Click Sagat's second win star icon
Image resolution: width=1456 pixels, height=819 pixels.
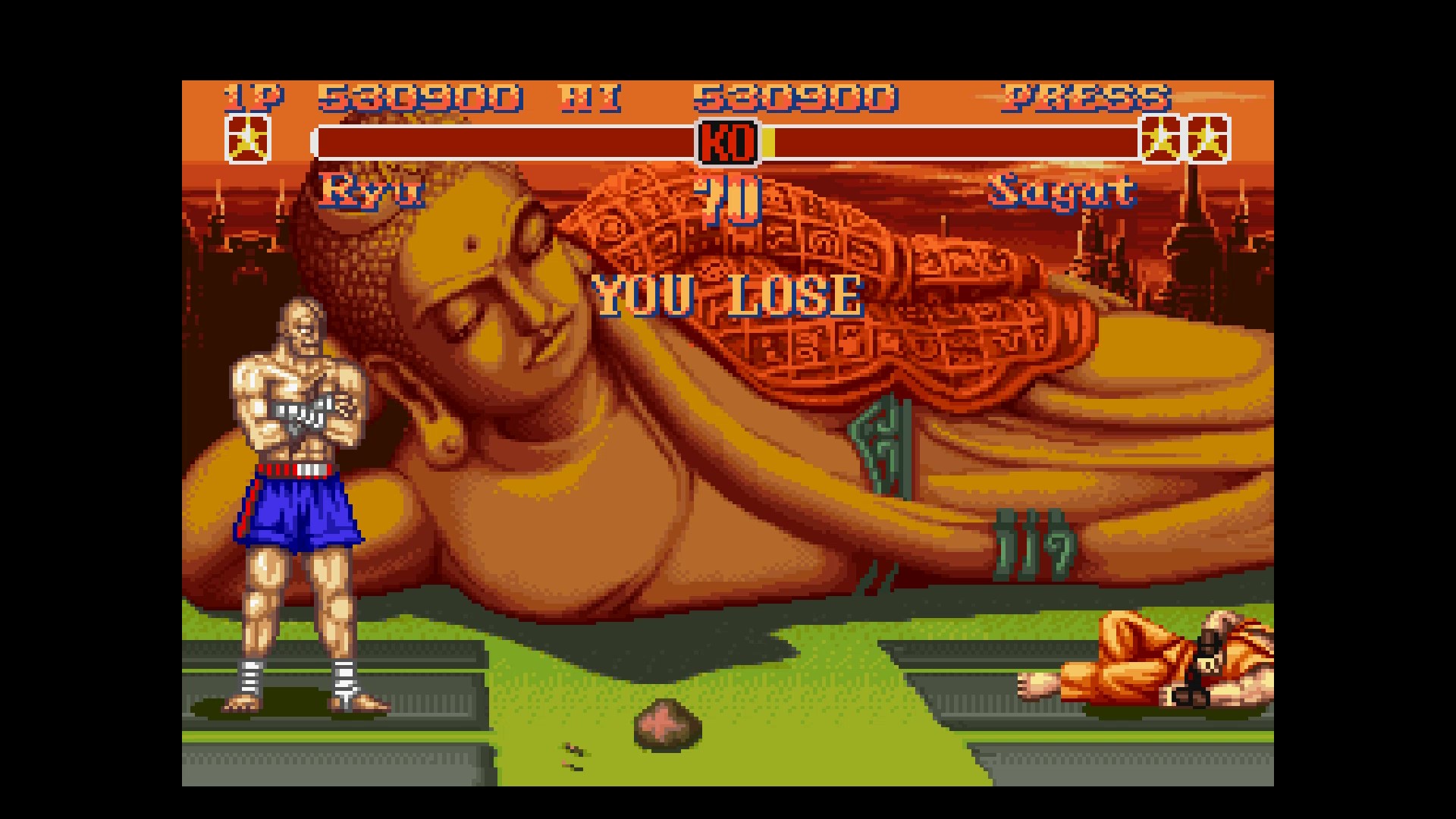(1207, 140)
